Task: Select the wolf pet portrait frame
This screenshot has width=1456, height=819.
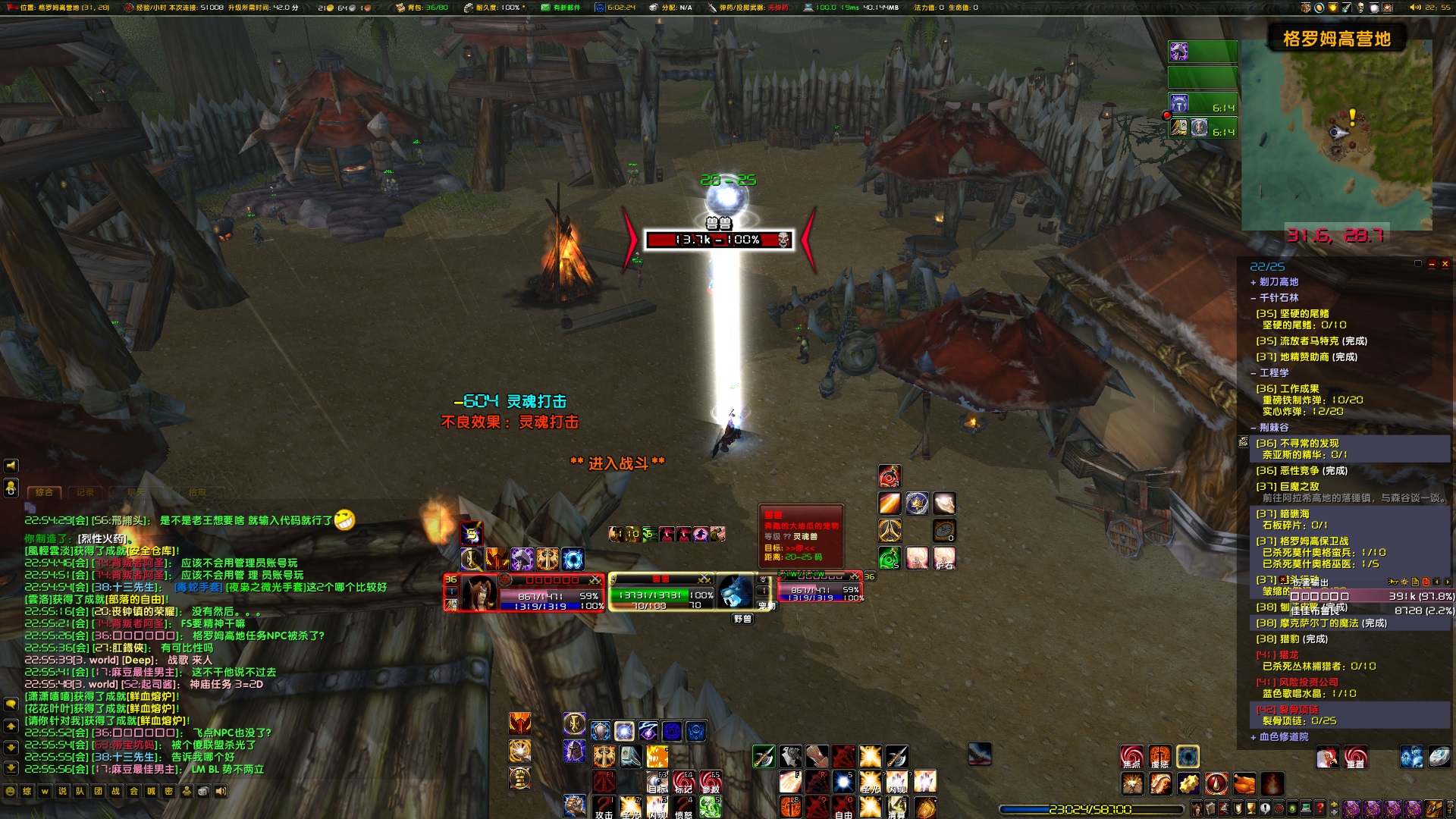Action: [736, 592]
